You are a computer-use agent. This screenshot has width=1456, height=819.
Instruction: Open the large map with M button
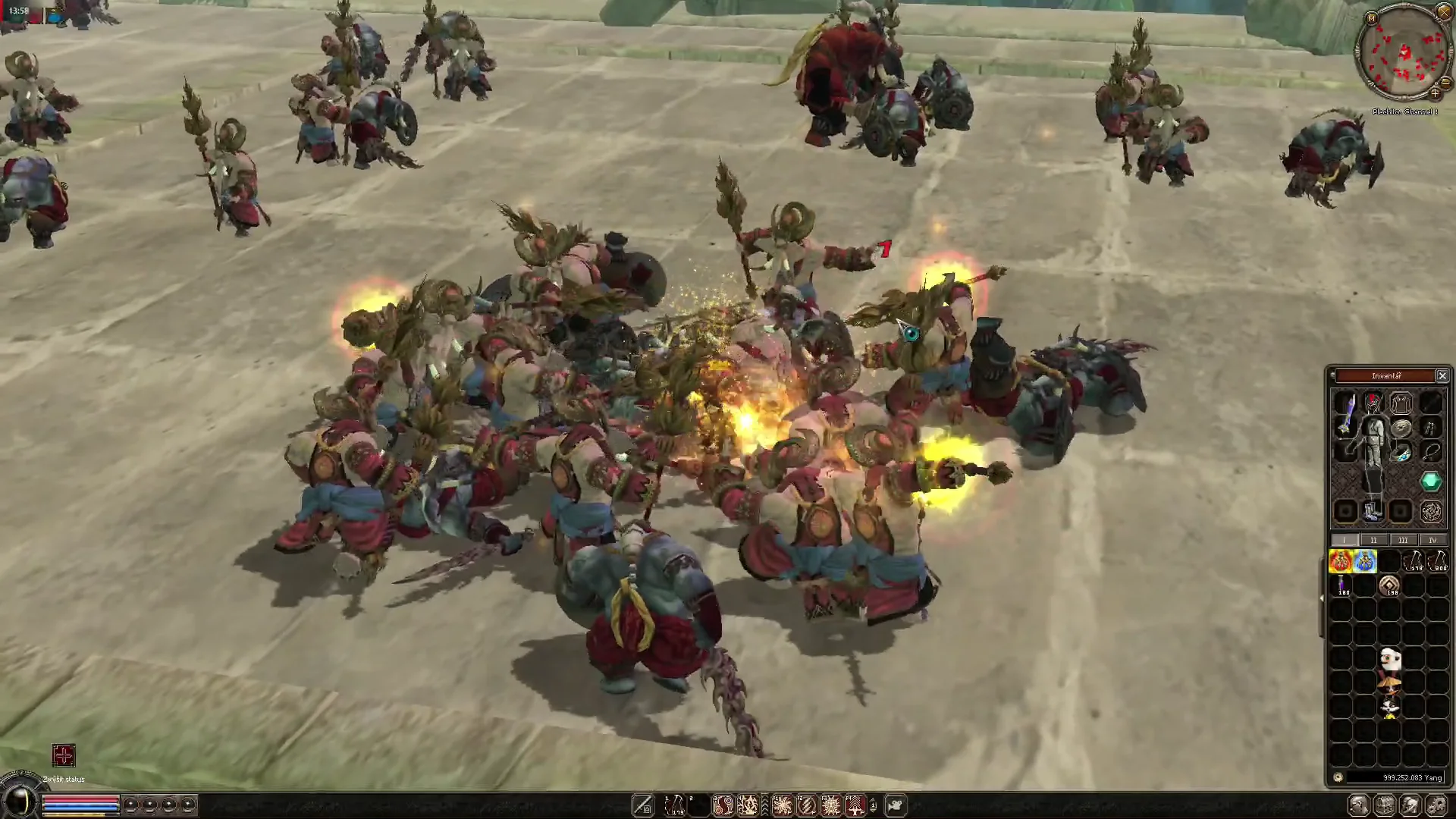click(x=1371, y=18)
